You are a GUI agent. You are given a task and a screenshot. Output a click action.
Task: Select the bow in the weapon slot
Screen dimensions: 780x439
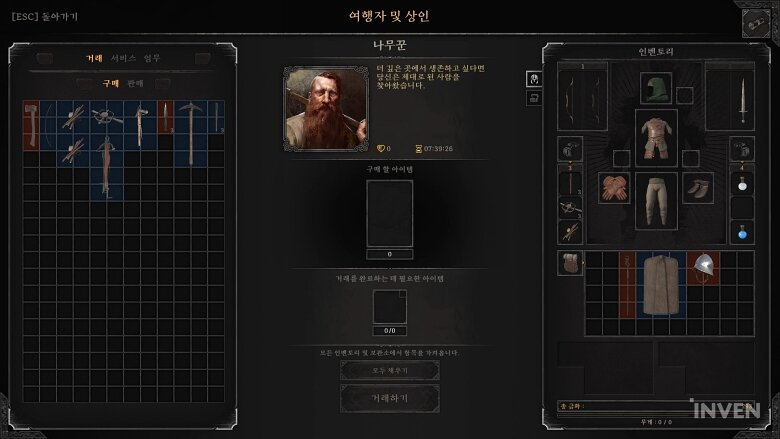[570, 96]
